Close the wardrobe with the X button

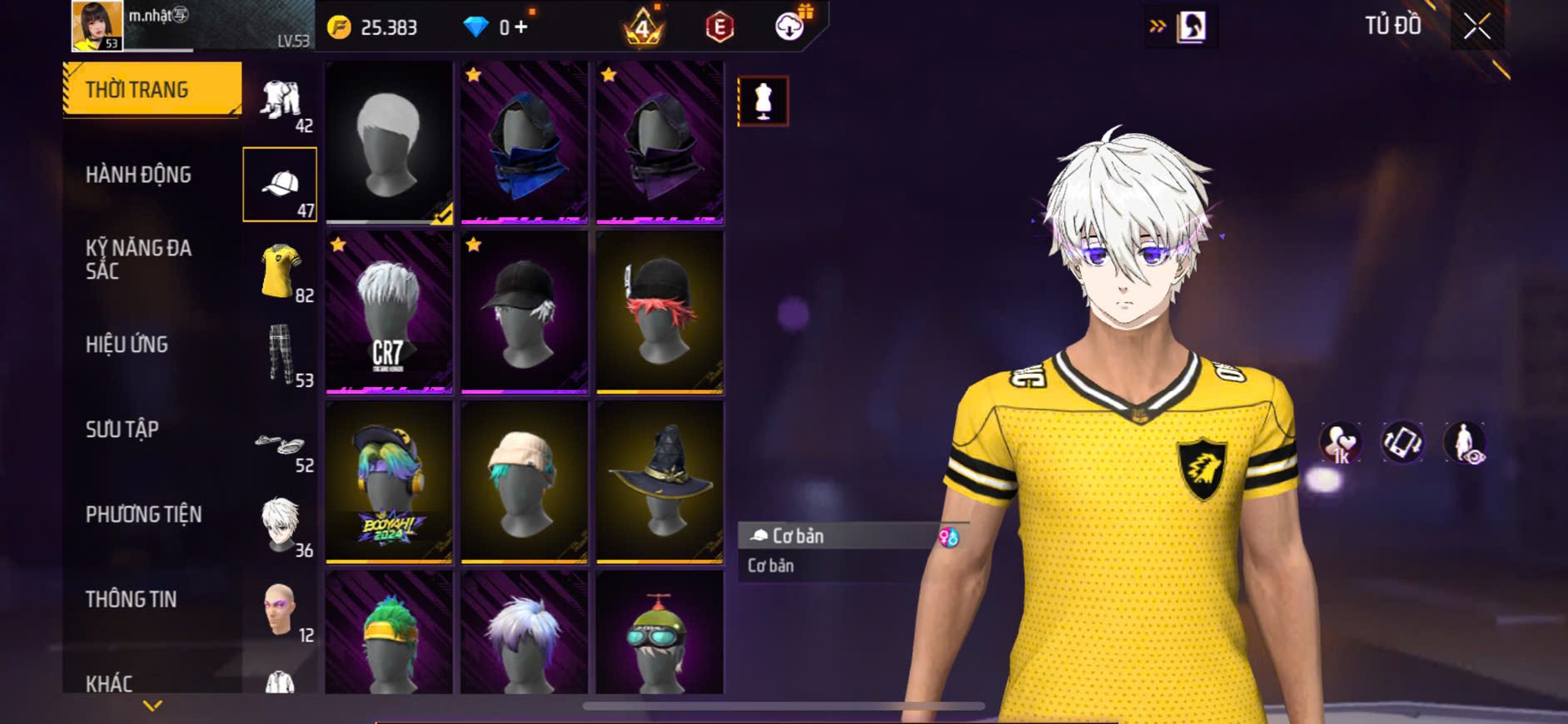(1477, 27)
